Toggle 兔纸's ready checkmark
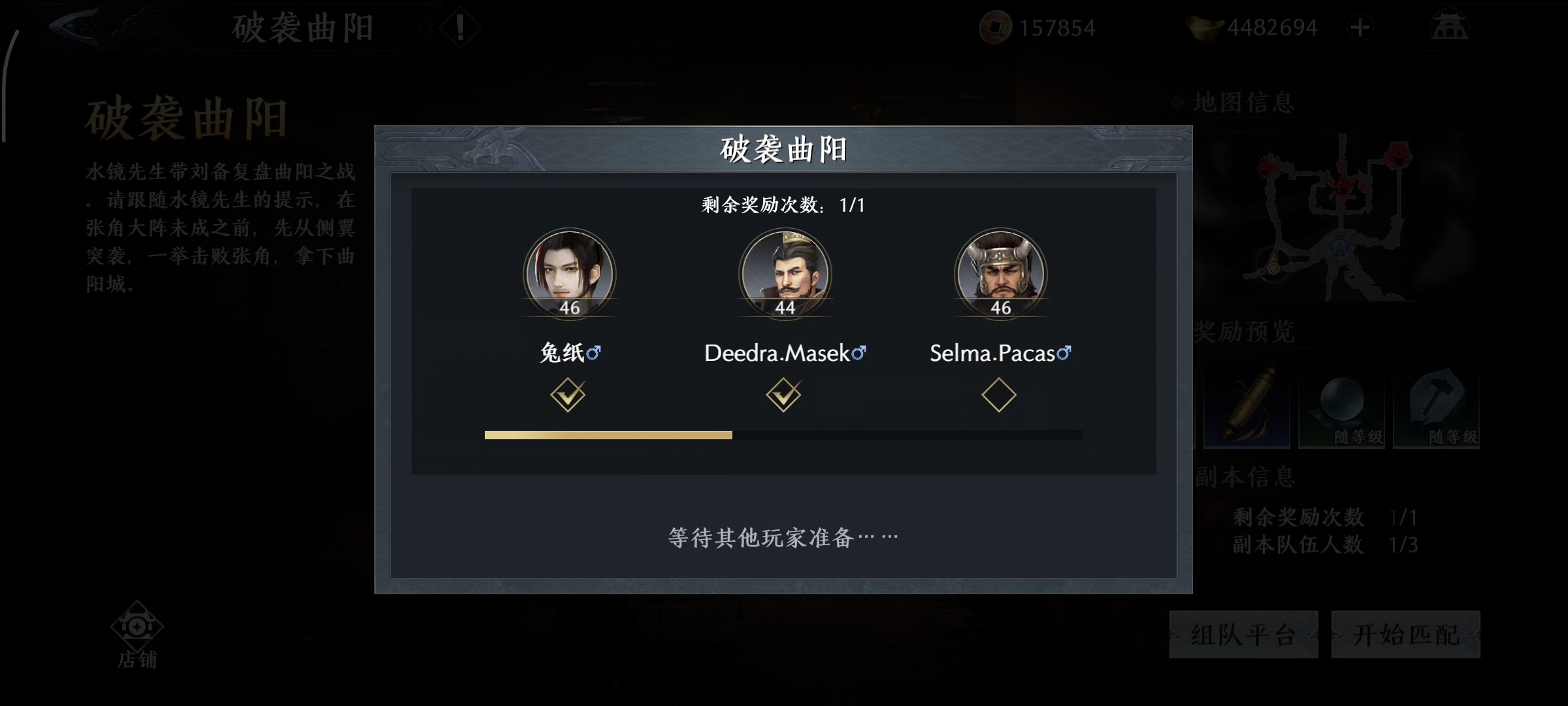 pos(568,394)
